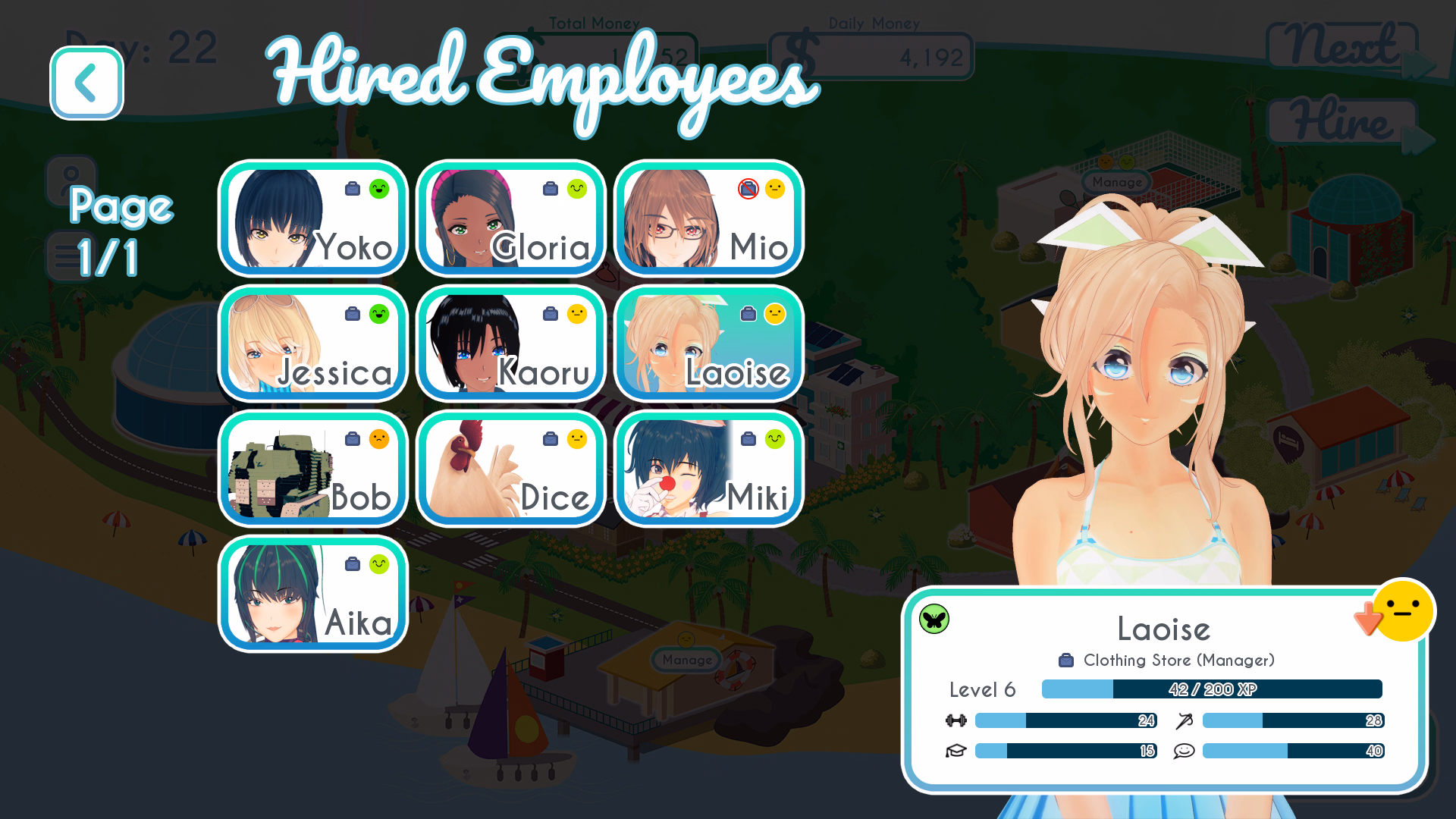Image resolution: width=1456 pixels, height=819 pixels.
Task: Select the single-person view icon
Action: 71,180
